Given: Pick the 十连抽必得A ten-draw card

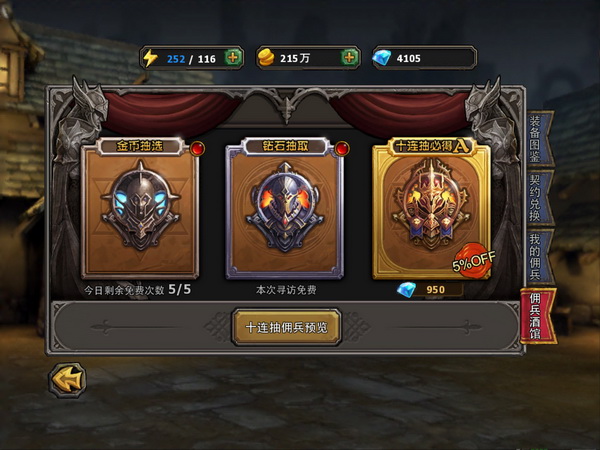Looking at the screenshot, I should pos(431,209).
